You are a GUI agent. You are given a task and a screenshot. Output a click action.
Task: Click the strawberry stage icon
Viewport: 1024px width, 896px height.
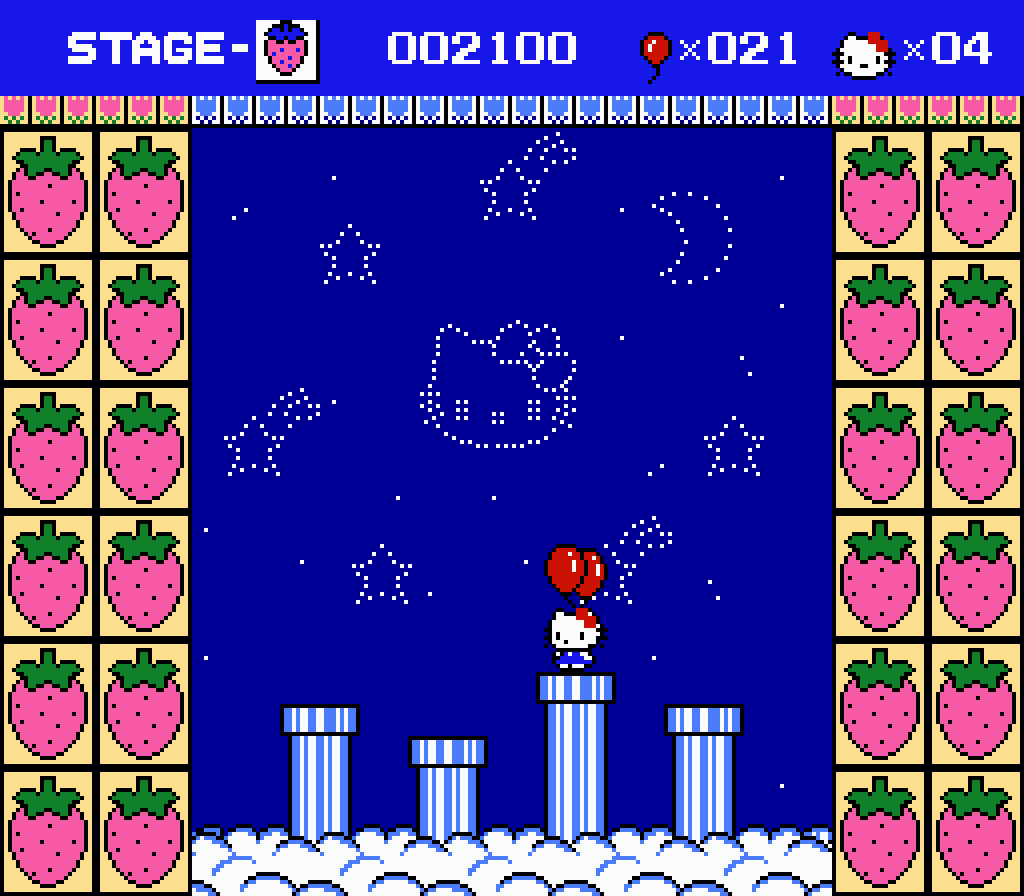point(287,50)
